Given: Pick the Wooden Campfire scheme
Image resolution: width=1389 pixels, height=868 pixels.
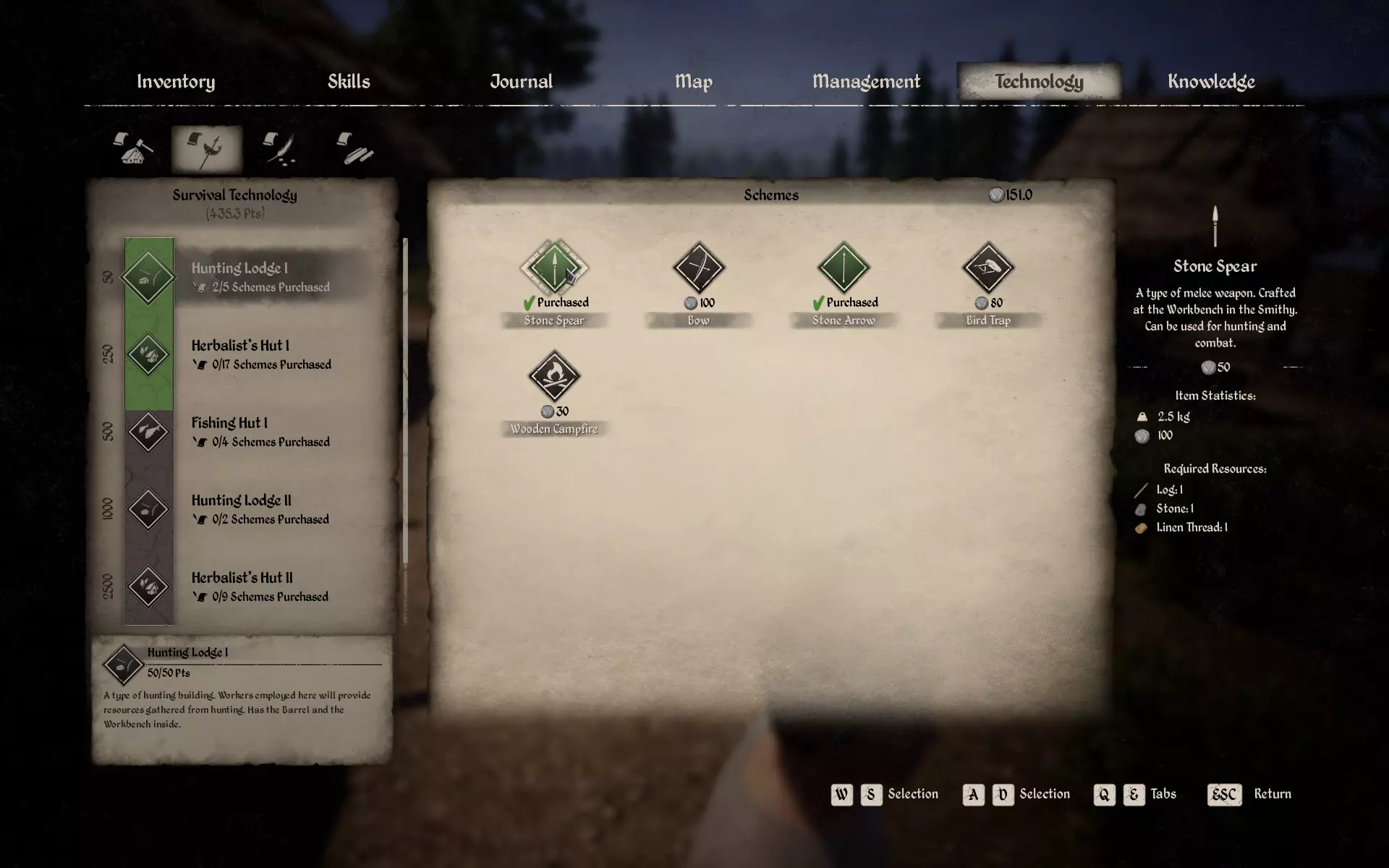Looking at the screenshot, I should (x=554, y=377).
